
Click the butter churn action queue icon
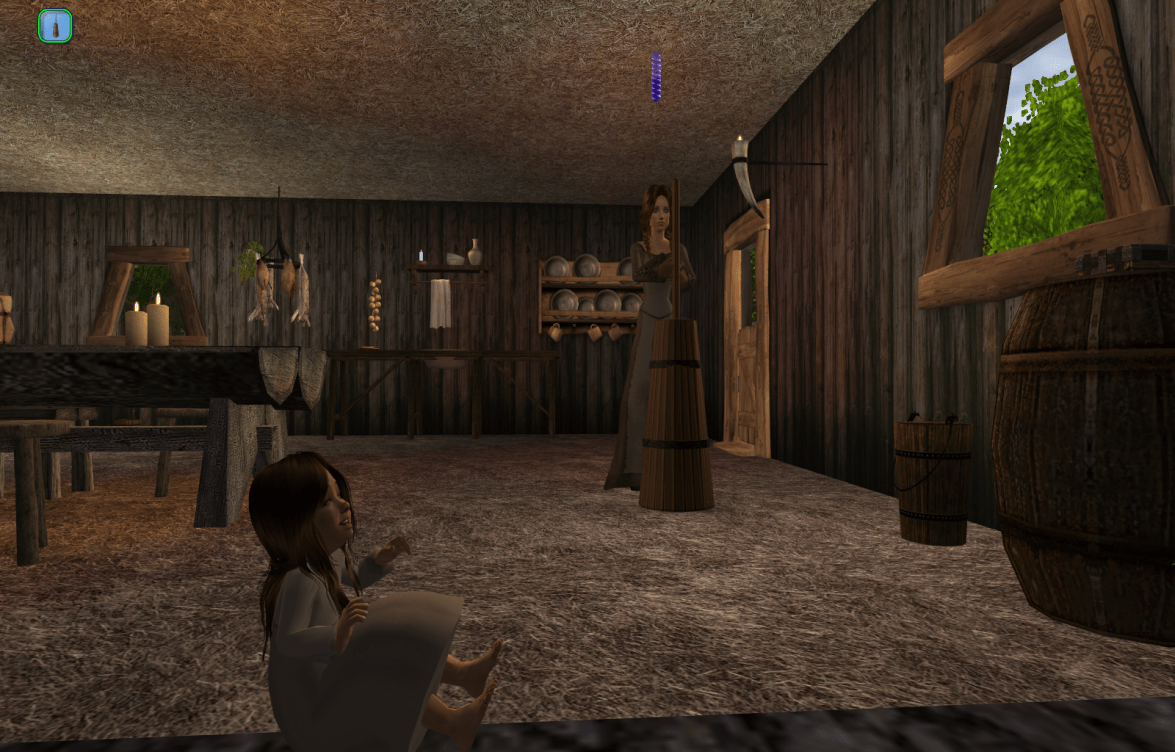point(55,26)
